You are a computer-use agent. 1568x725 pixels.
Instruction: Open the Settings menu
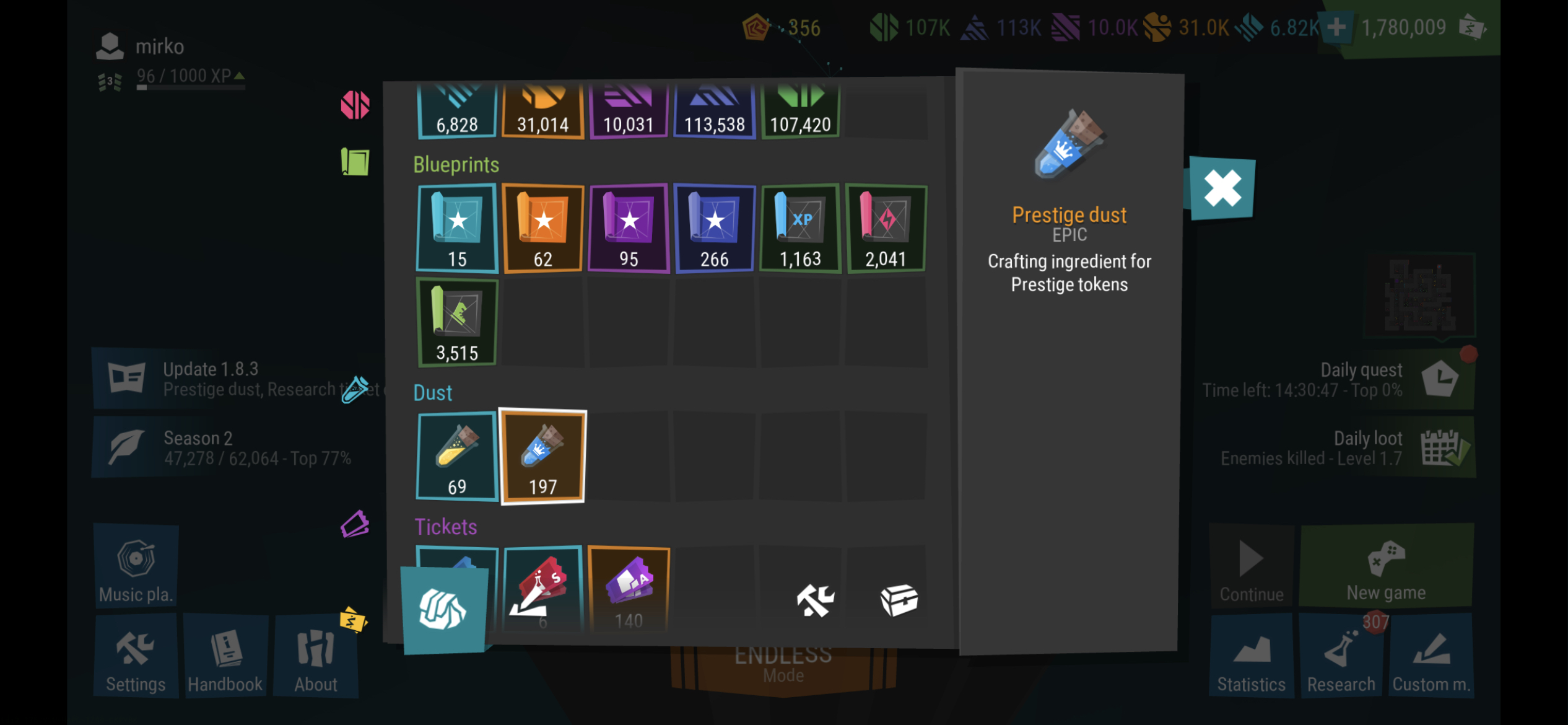[x=136, y=658]
